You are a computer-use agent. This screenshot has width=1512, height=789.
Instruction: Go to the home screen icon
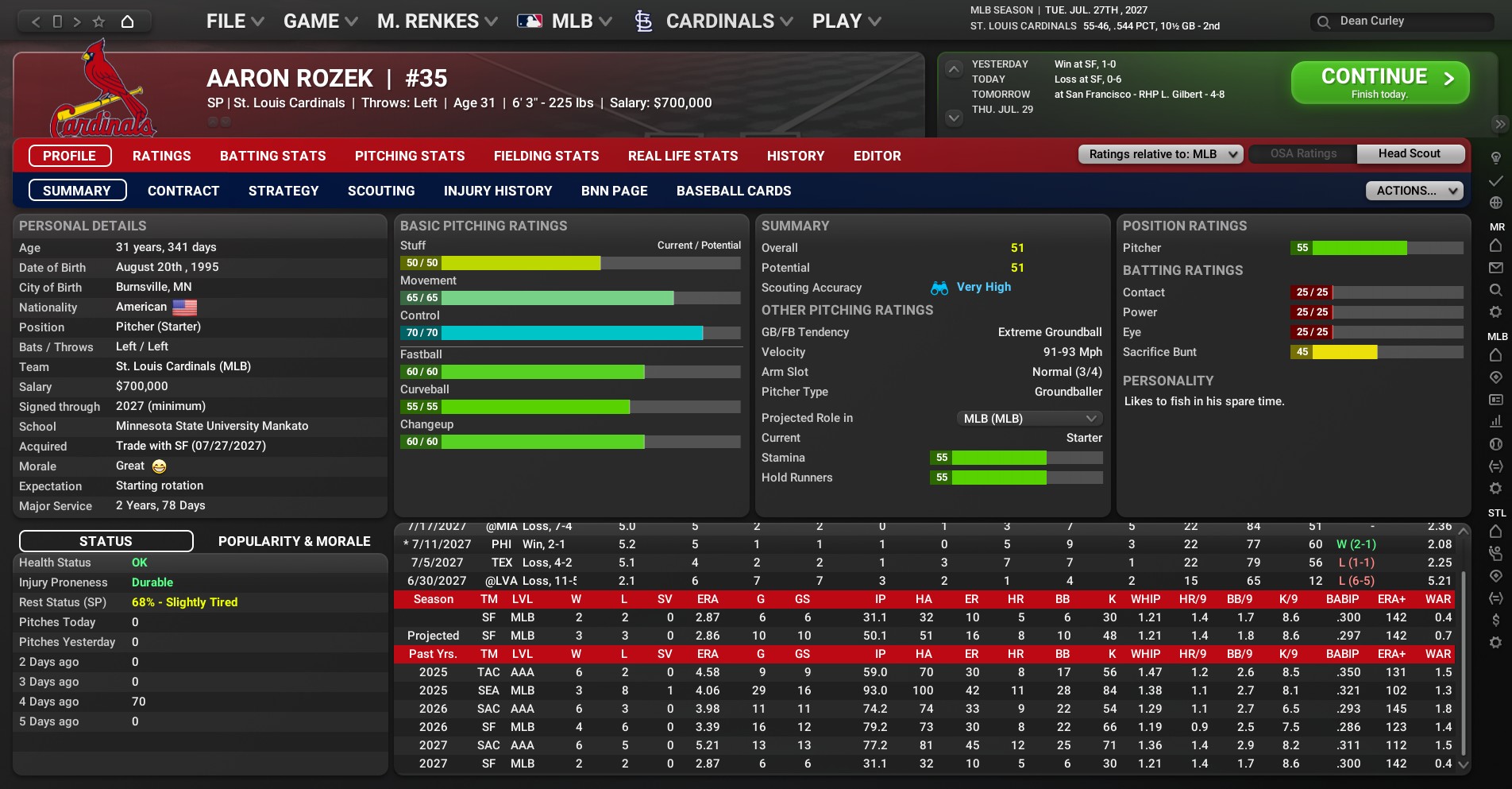(127, 21)
